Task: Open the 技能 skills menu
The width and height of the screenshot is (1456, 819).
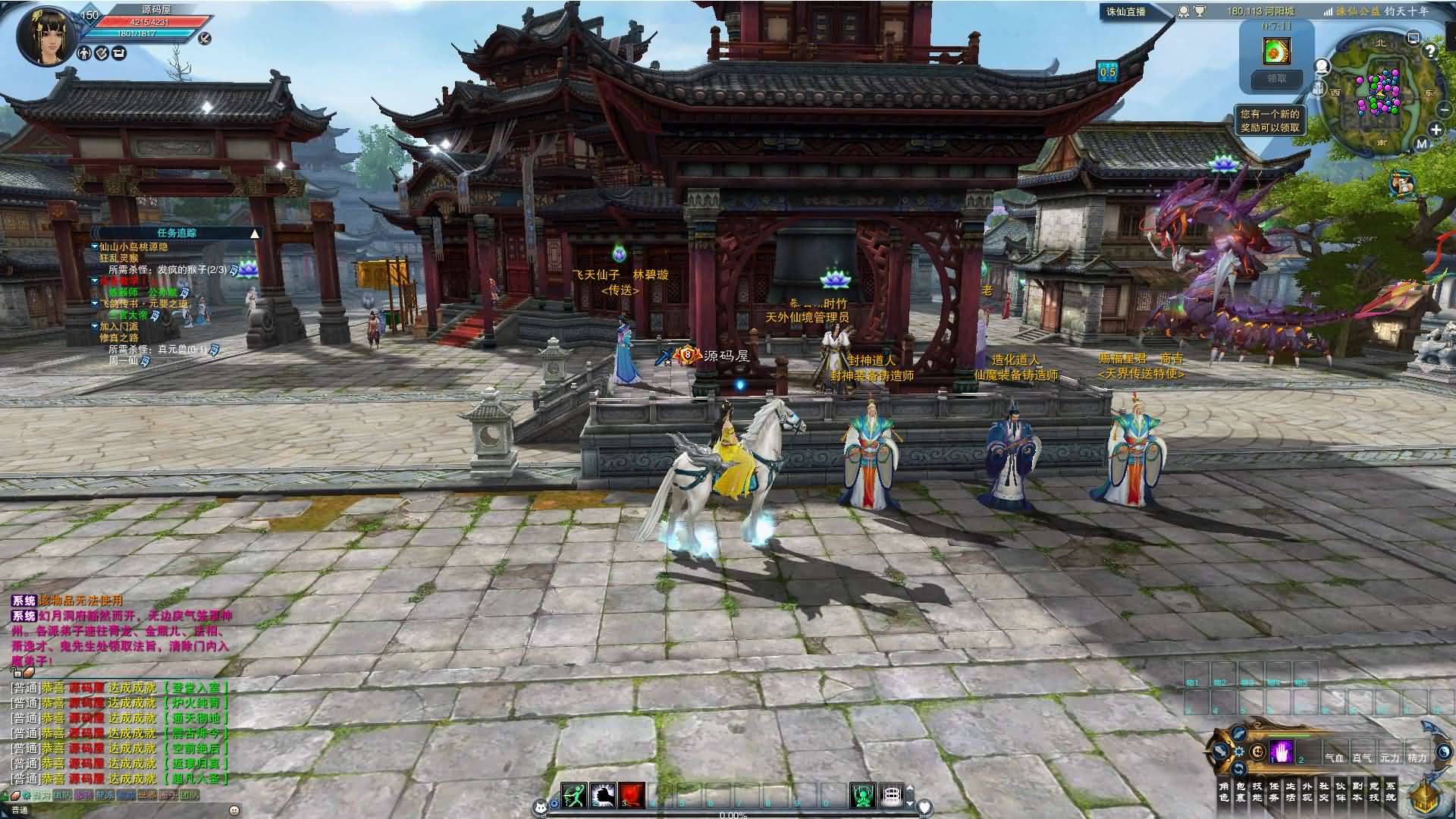Action: coord(1257,792)
